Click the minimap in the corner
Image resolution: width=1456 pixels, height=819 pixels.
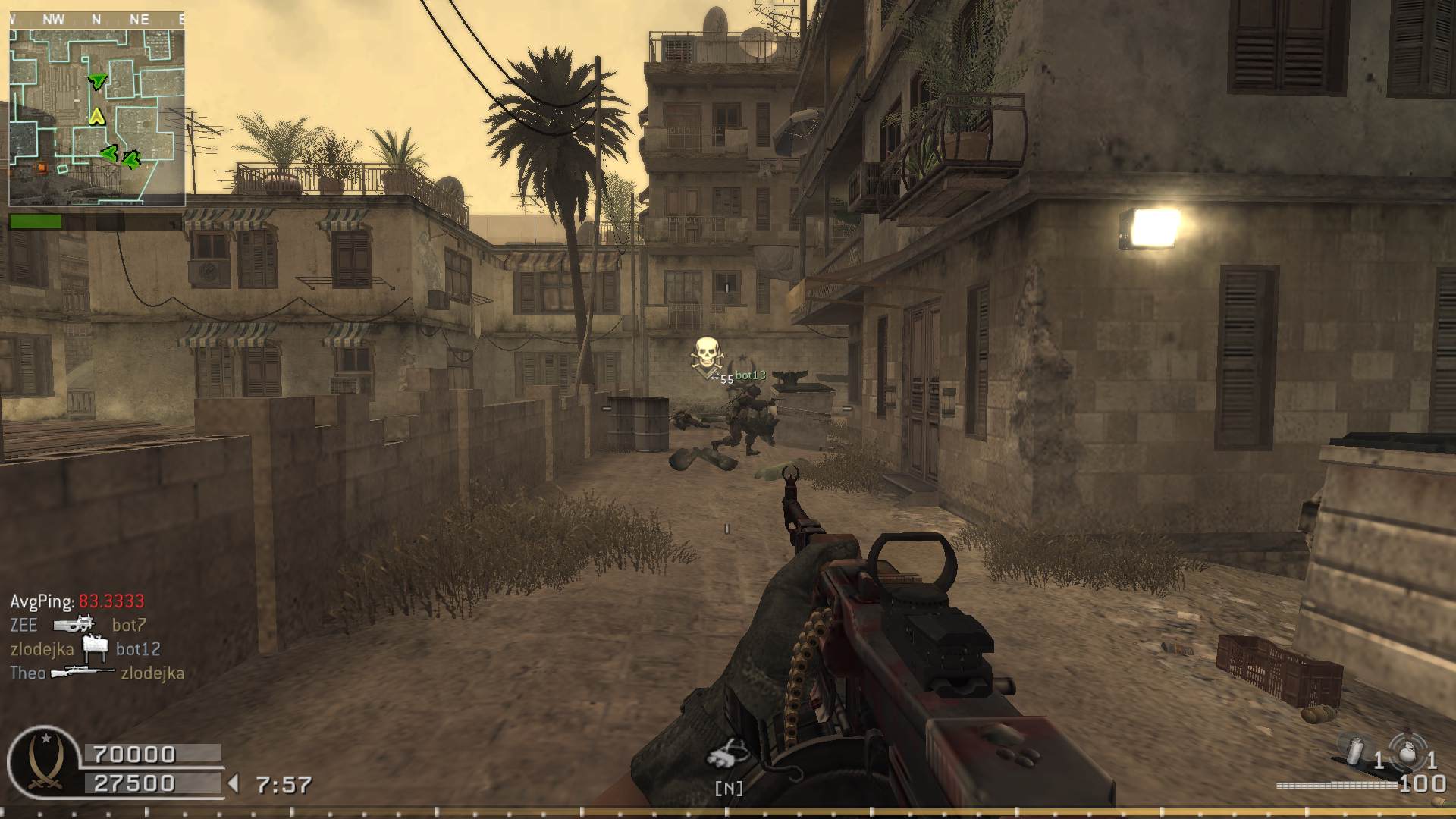97,118
